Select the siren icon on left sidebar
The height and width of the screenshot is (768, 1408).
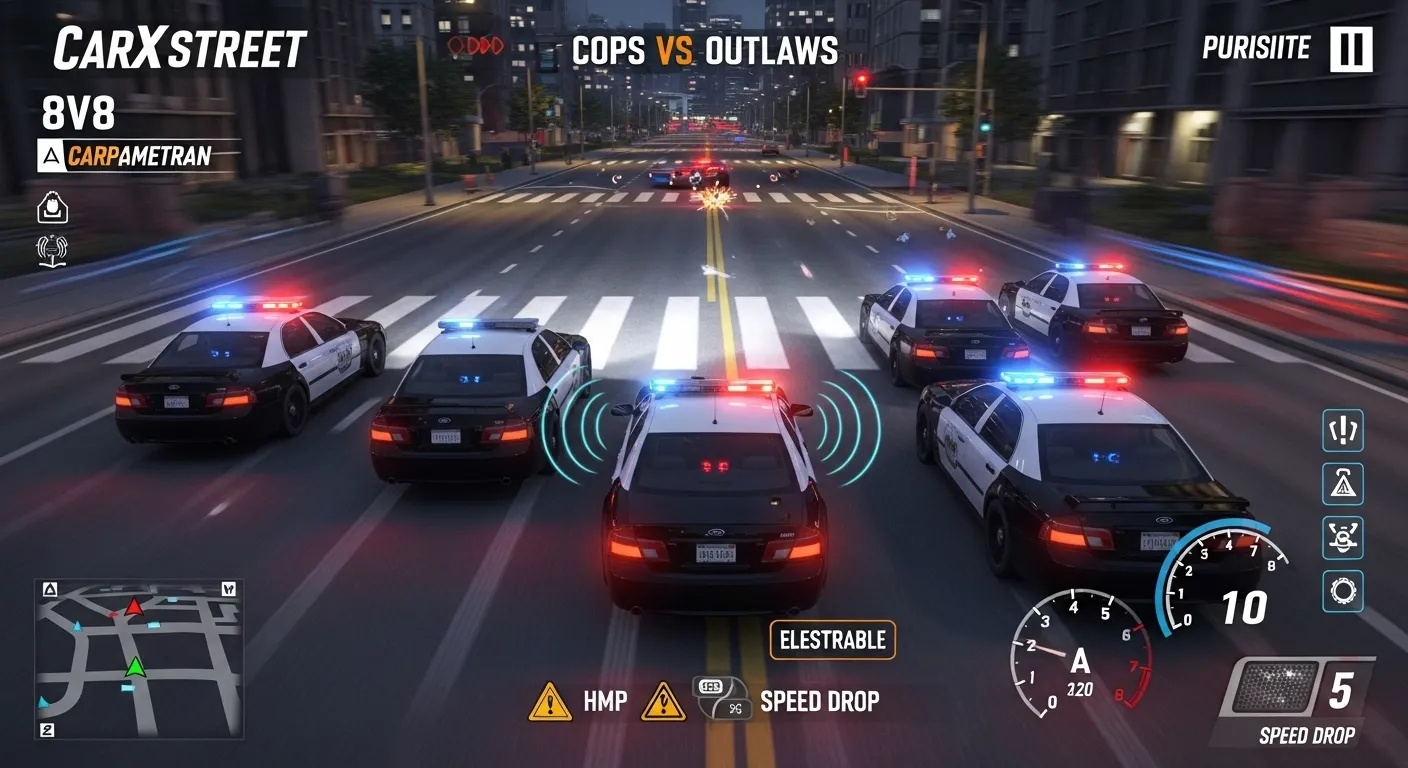point(50,250)
